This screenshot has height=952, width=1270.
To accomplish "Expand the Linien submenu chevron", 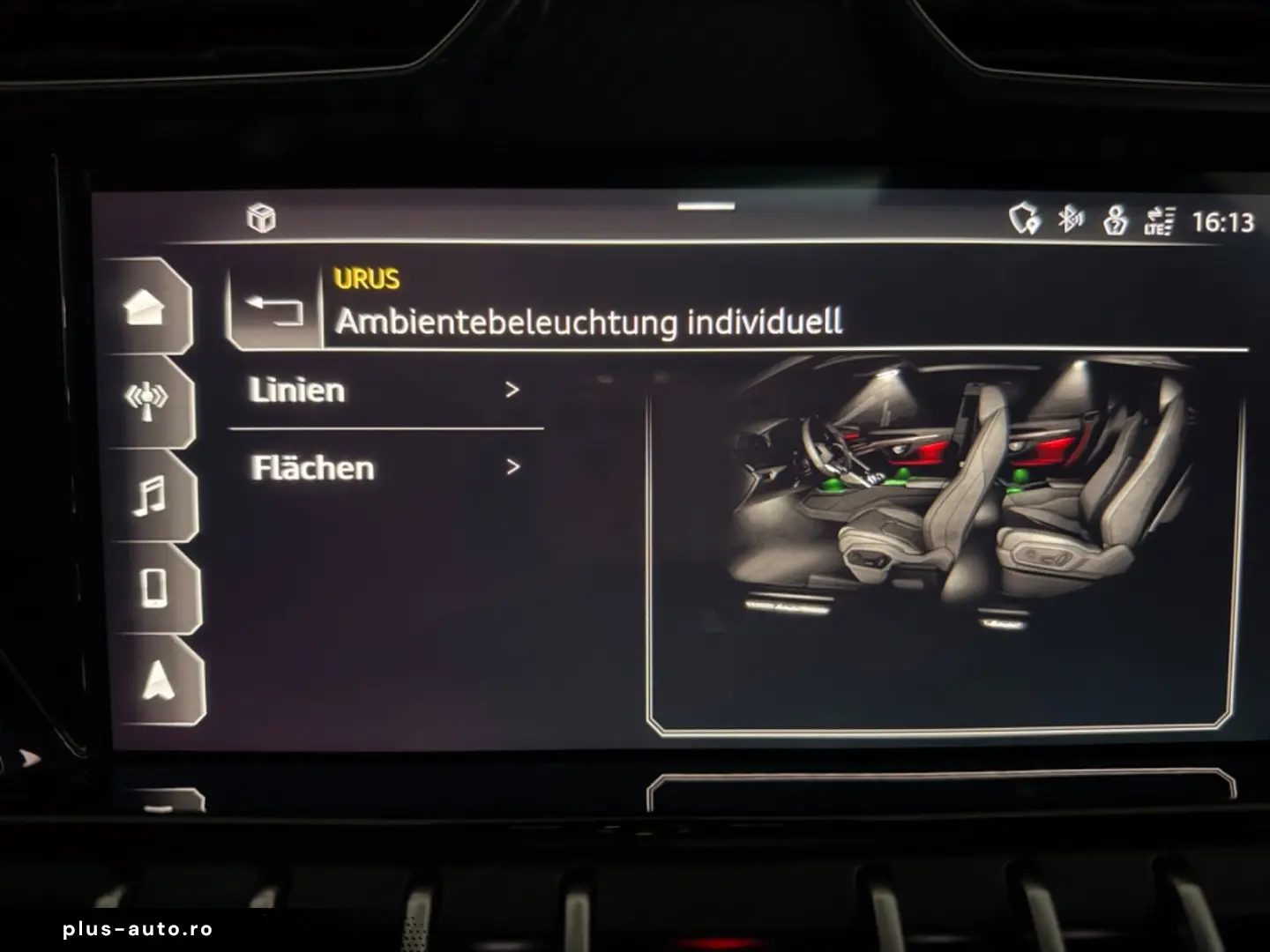I will coord(512,390).
